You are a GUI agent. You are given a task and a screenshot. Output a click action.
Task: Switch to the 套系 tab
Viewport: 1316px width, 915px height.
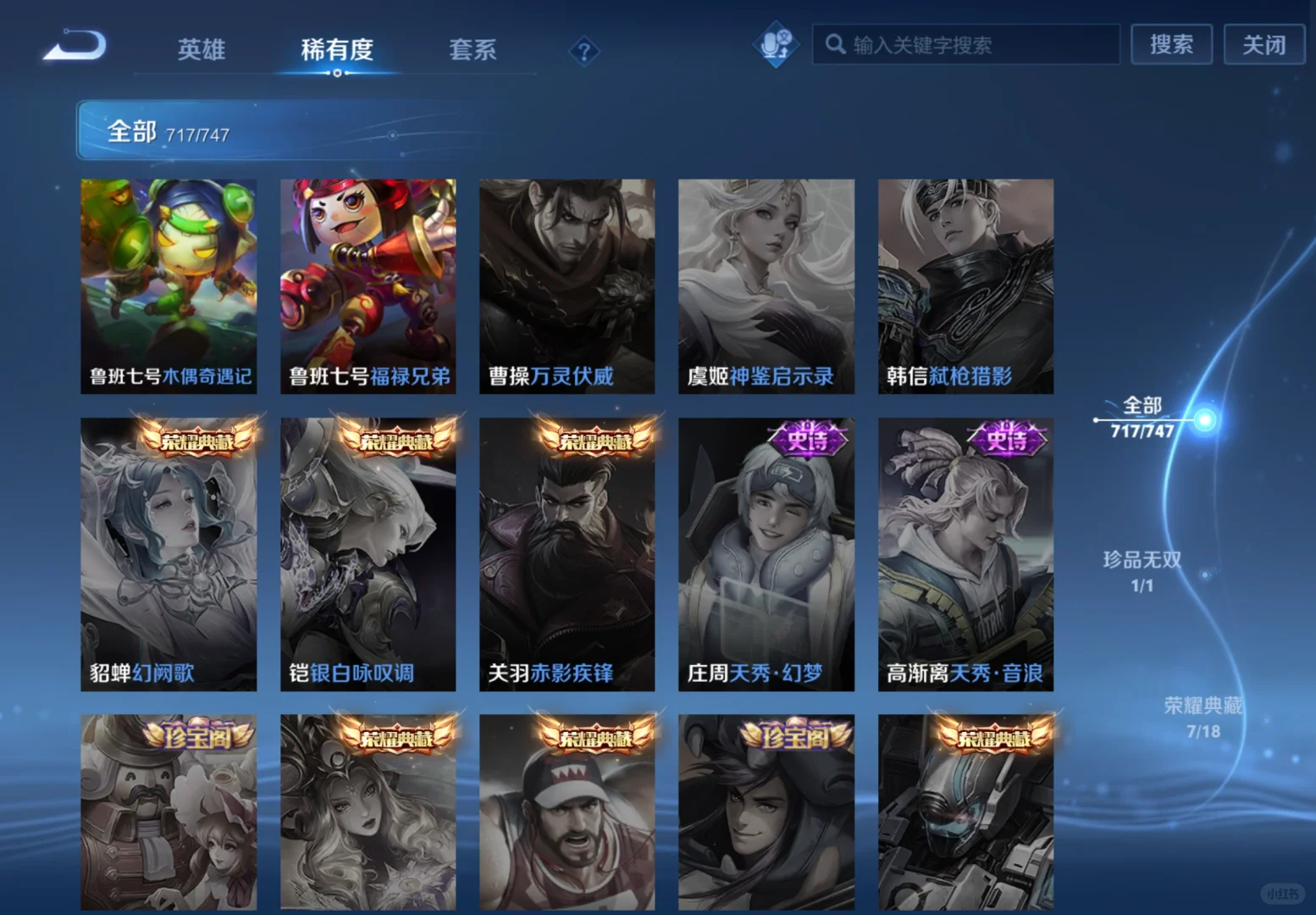tap(473, 51)
